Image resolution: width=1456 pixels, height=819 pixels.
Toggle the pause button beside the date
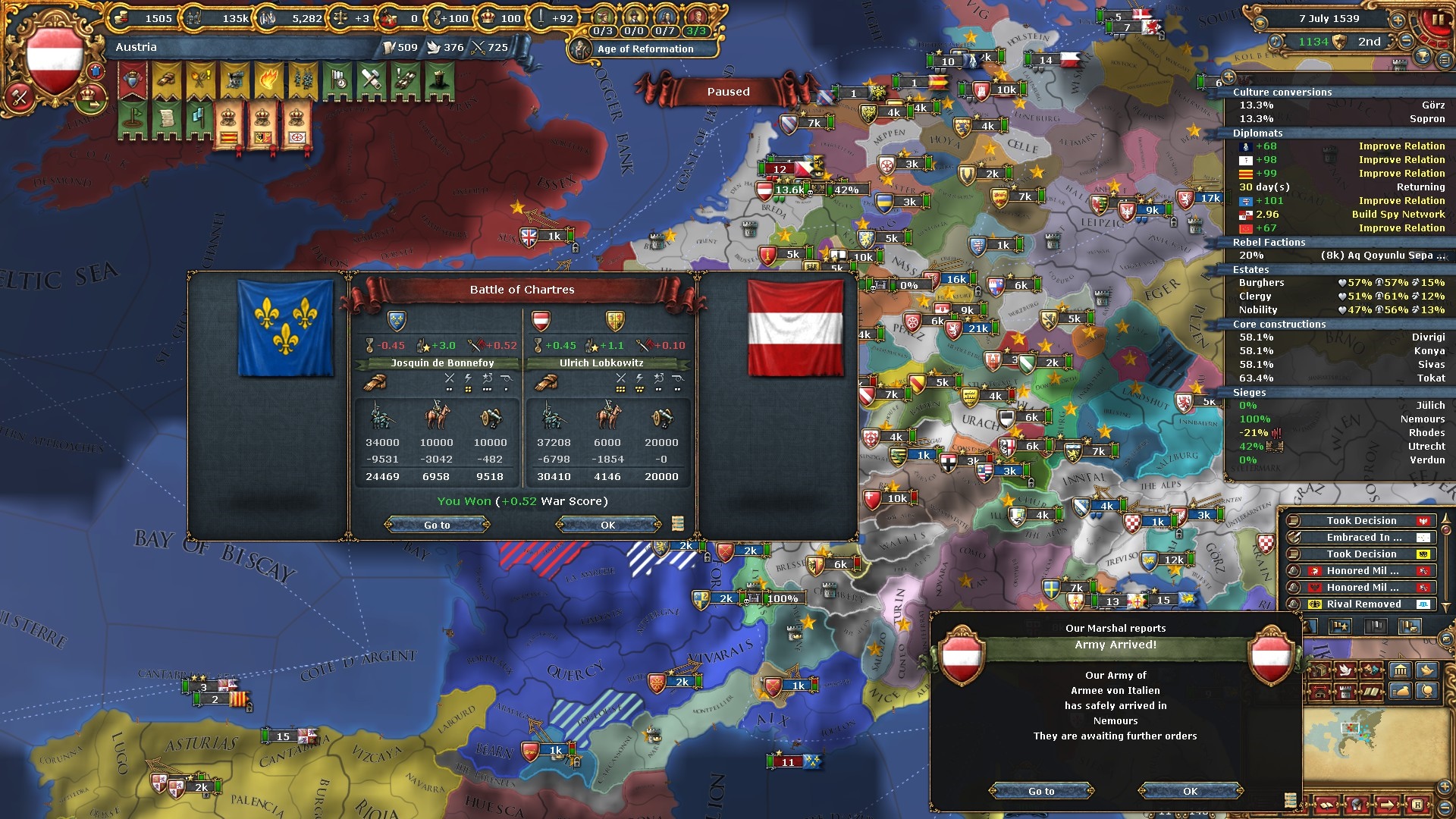pyautogui.click(x=1437, y=20)
